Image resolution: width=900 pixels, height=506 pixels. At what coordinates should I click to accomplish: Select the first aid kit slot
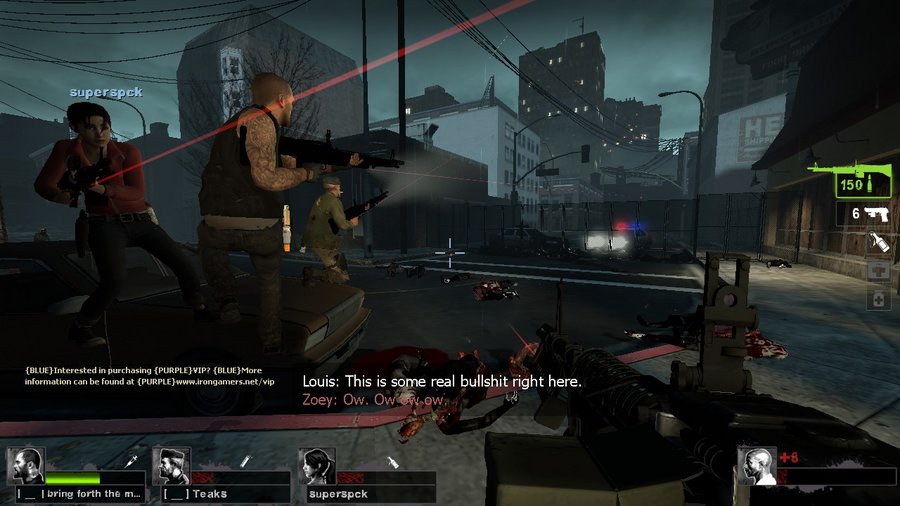[x=878, y=272]
